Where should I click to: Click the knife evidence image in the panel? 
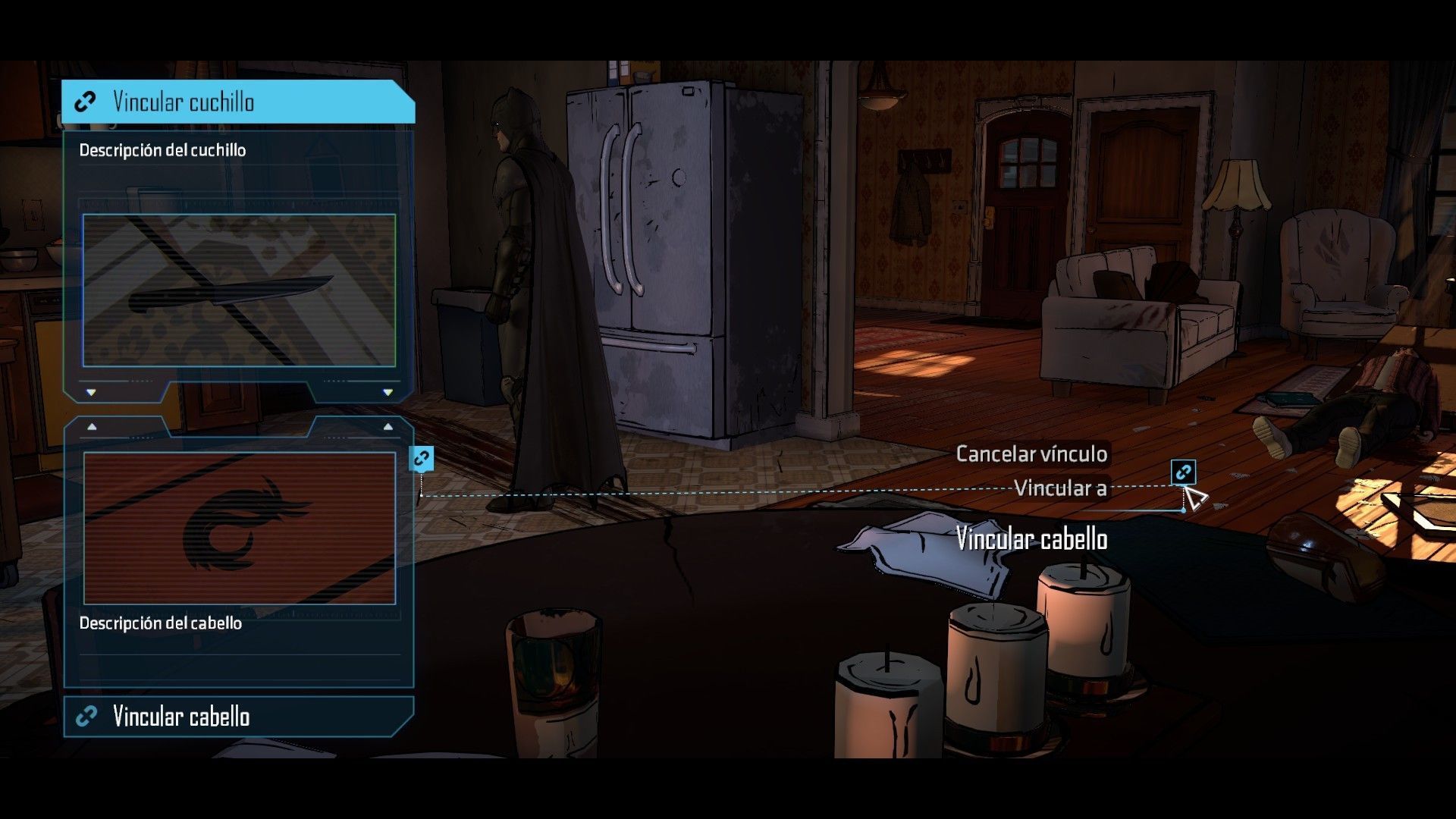point(237,290)
